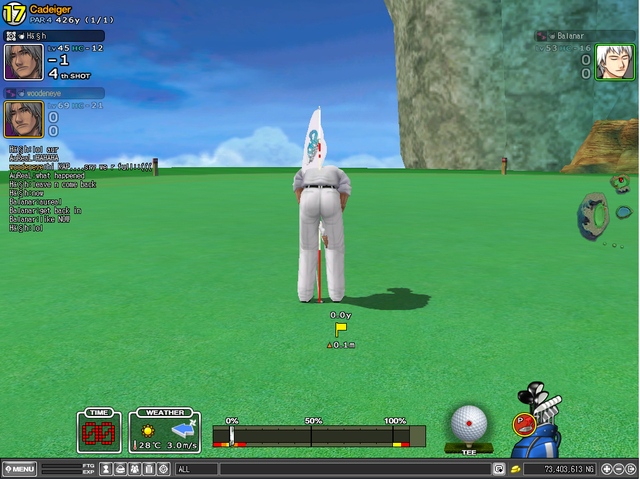Open the character silhouette toolbar icon
Screen dimensions: 640x479
(x=105, y=468)
